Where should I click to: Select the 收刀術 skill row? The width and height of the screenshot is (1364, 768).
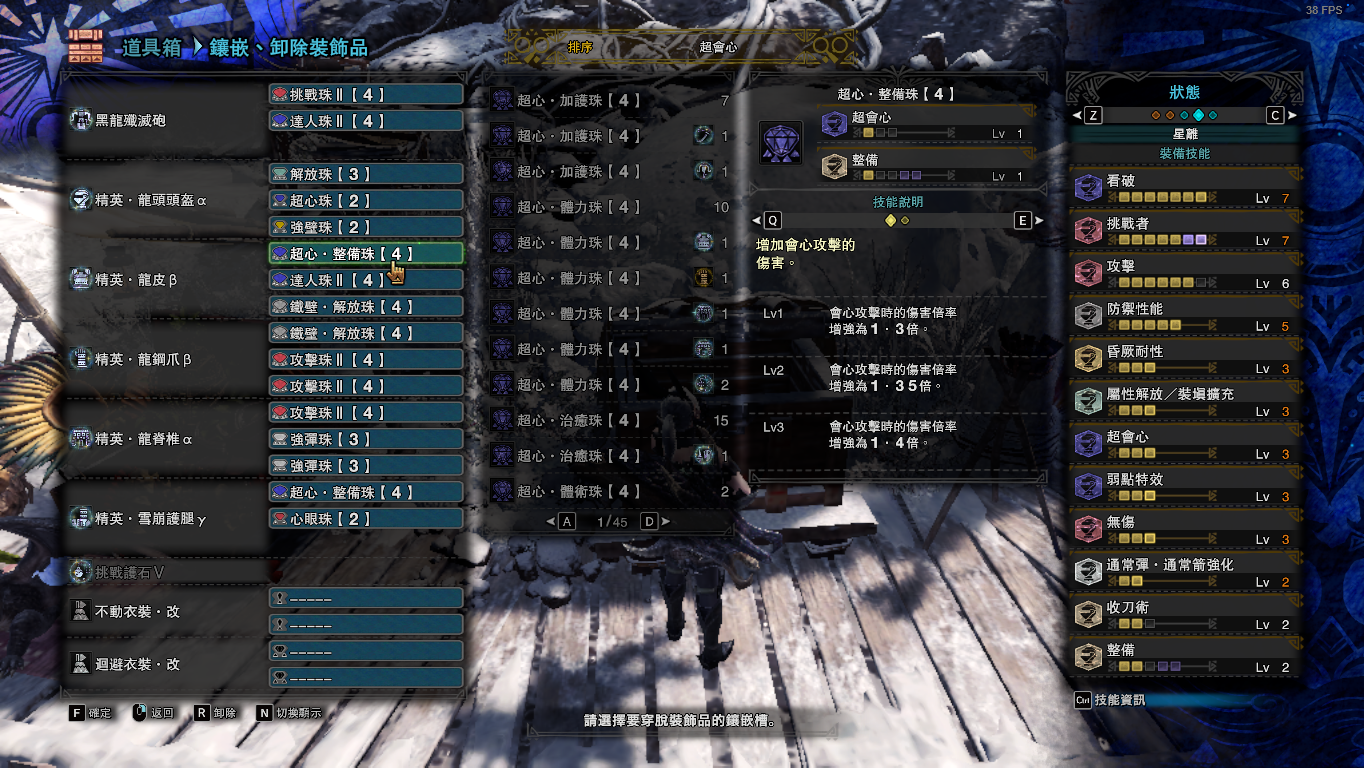coord(1184,615)
